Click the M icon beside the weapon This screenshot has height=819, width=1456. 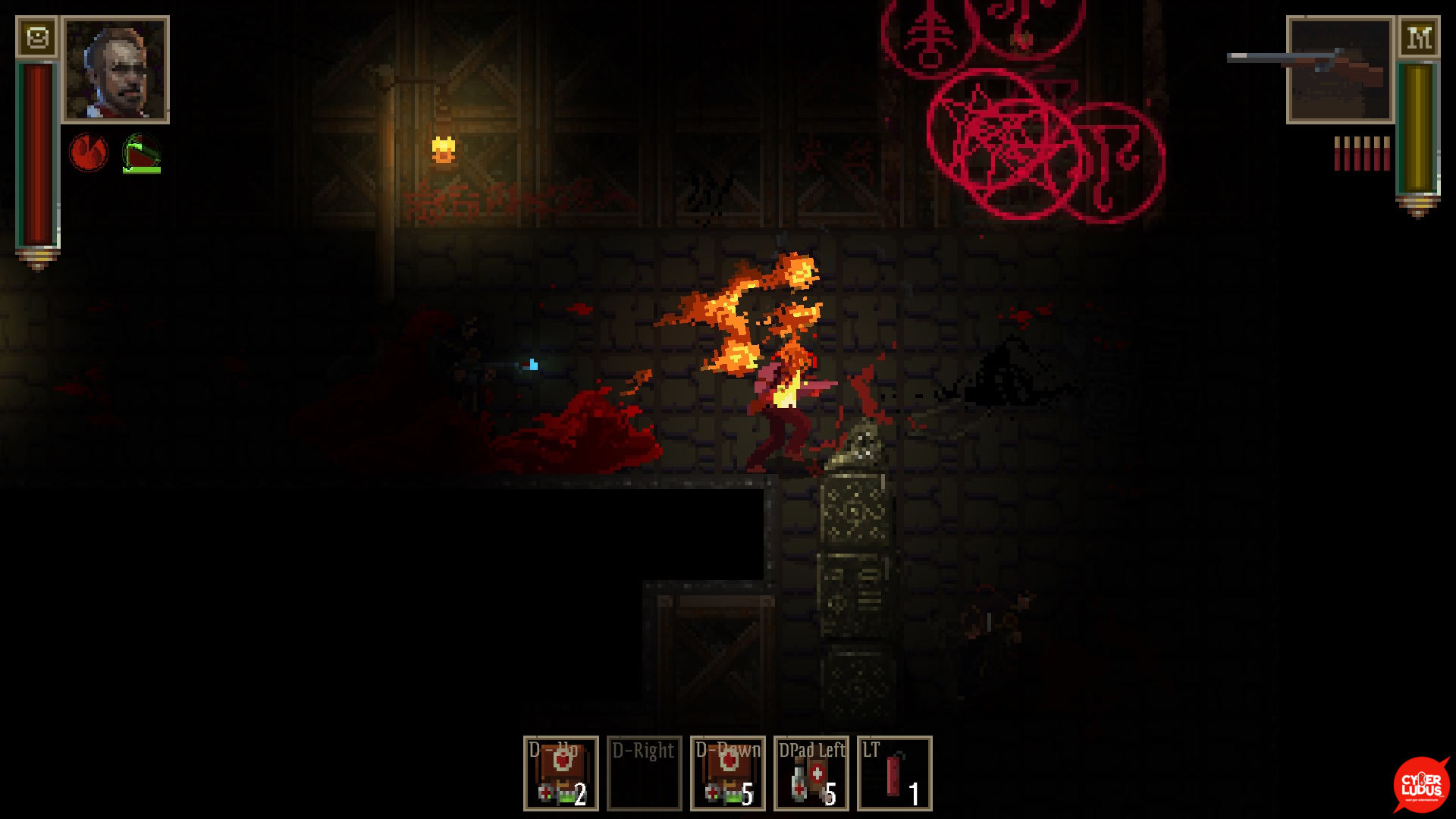click(x=1419, y=37)
